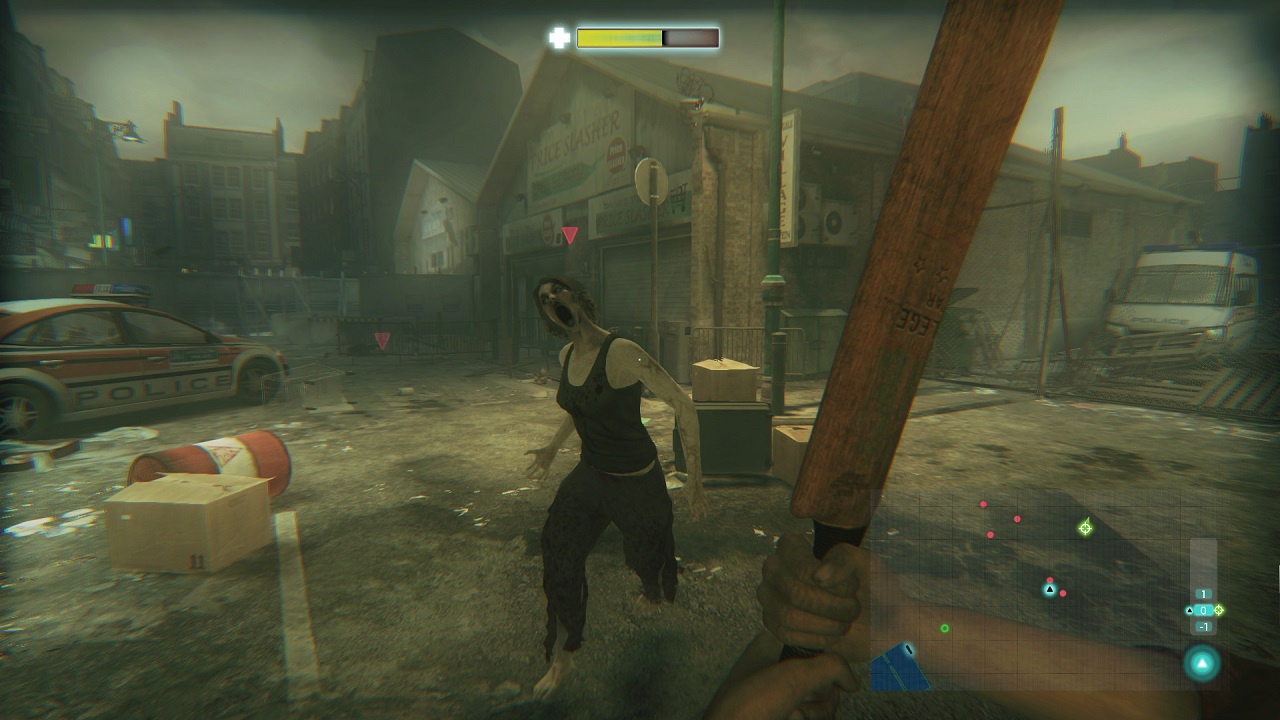Viewport: 1280px width, 720px height.
Task: Select floor 0 on the floor selector
Action: 1204,610
